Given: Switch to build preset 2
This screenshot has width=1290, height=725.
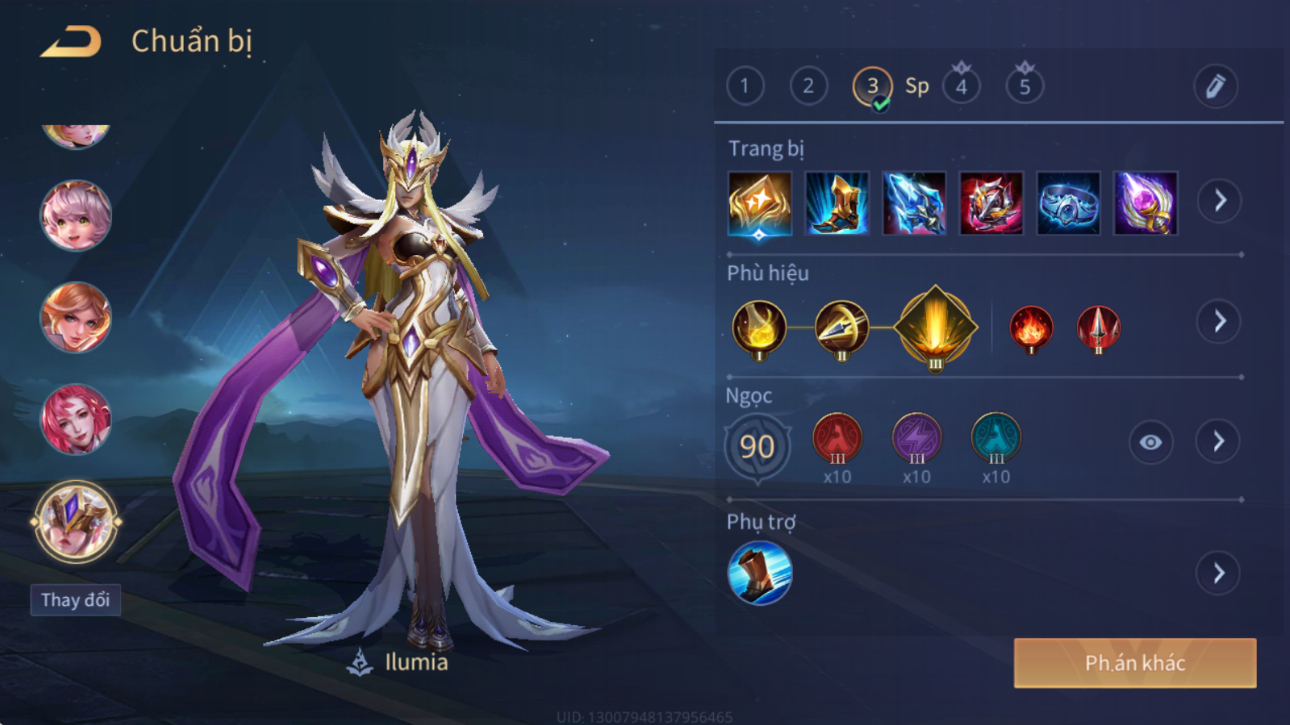Looking at the screenshot, I should [808, 86].
